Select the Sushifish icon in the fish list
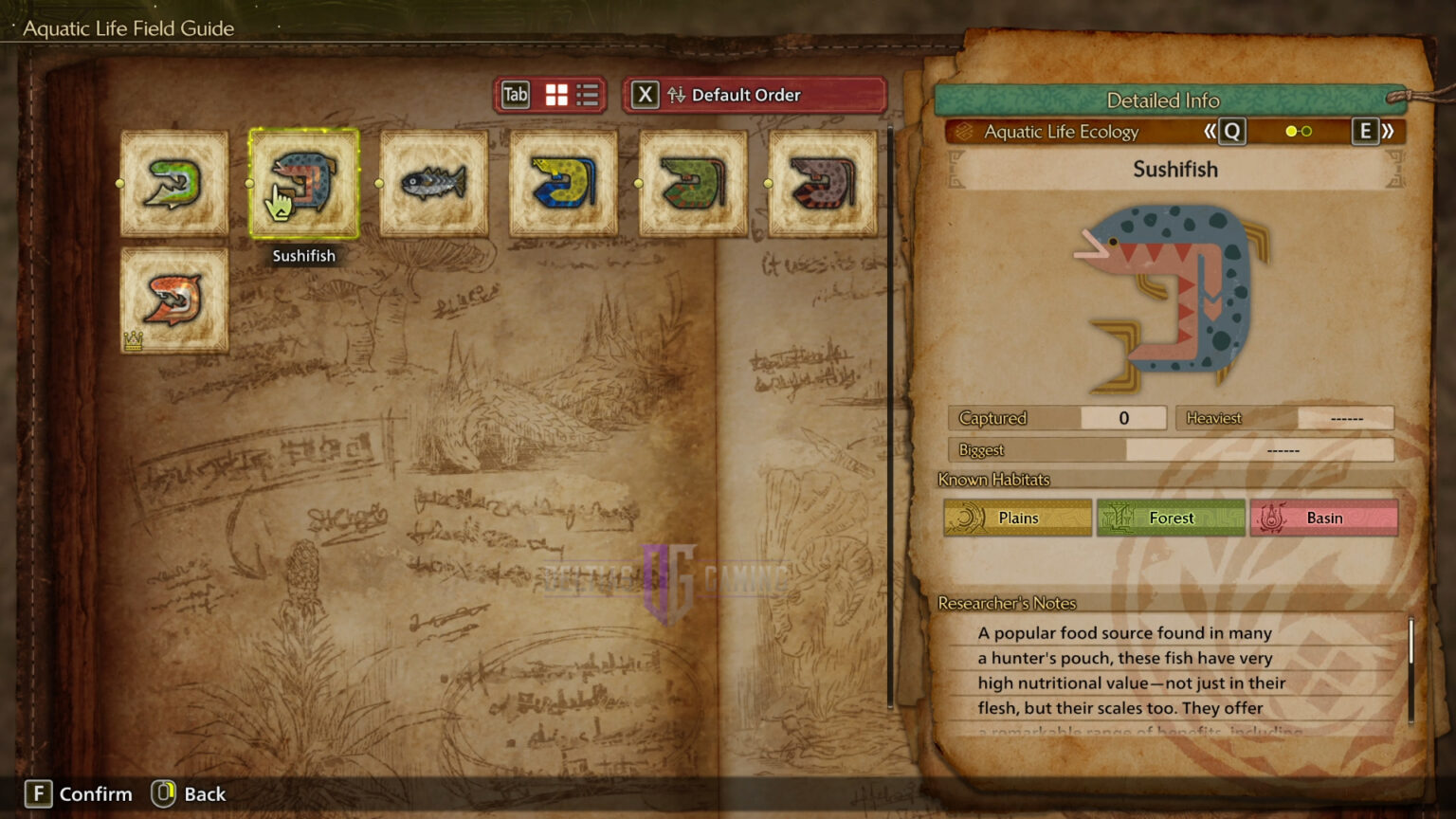The image size is (1456, 819). pos(303,183)
